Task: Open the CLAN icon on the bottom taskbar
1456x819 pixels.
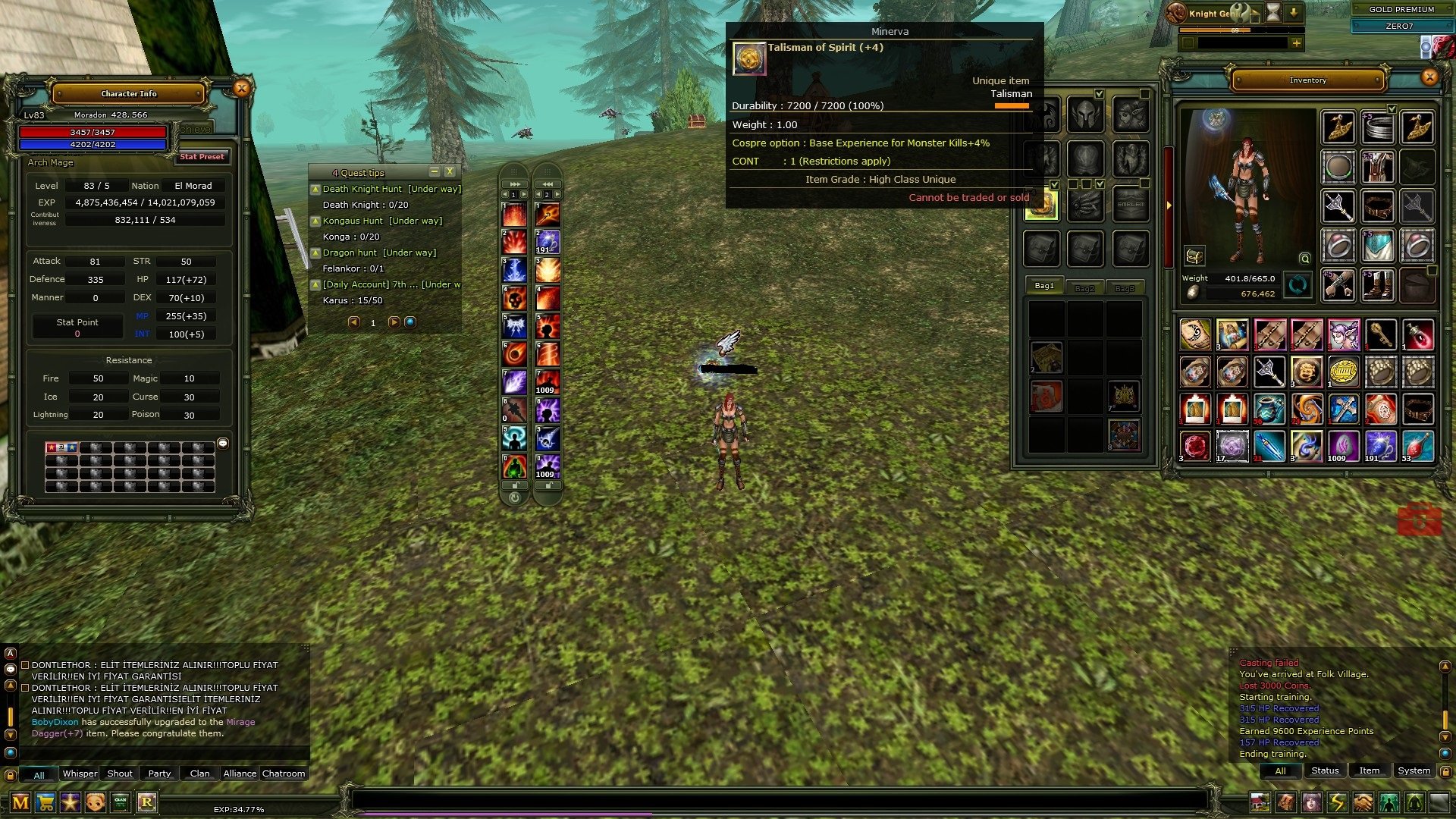Action: coord(121,802)
